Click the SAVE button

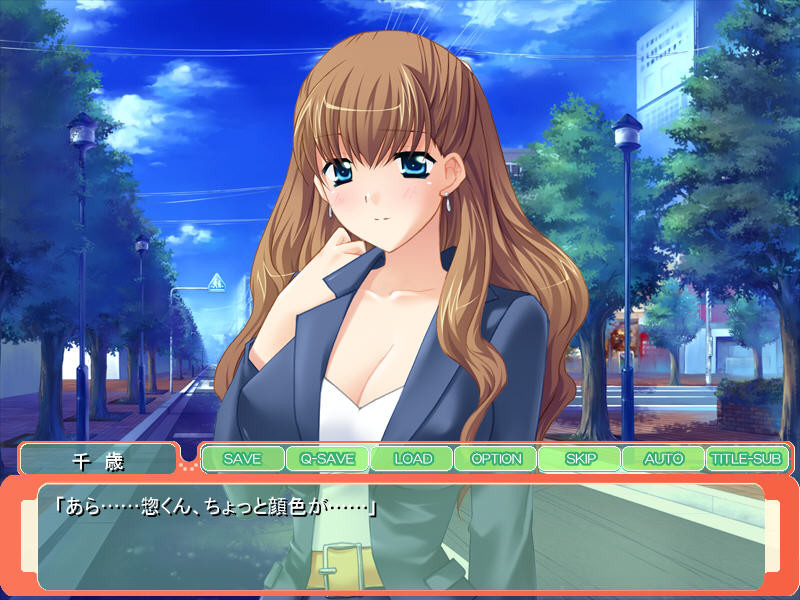click(242, 459)
